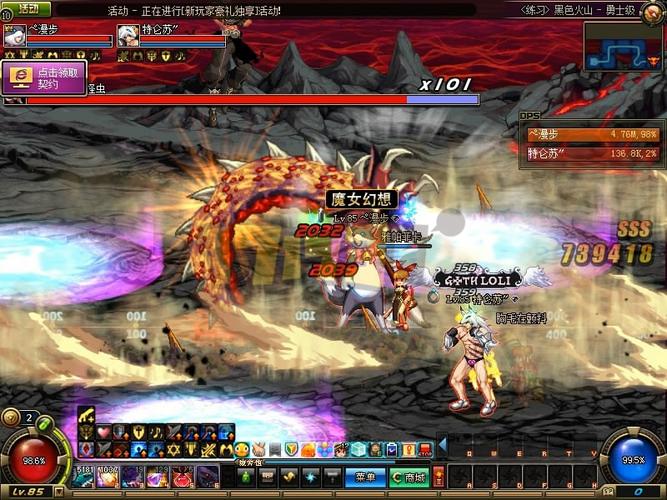Click the red heart buff icon

tap(102, 432)
